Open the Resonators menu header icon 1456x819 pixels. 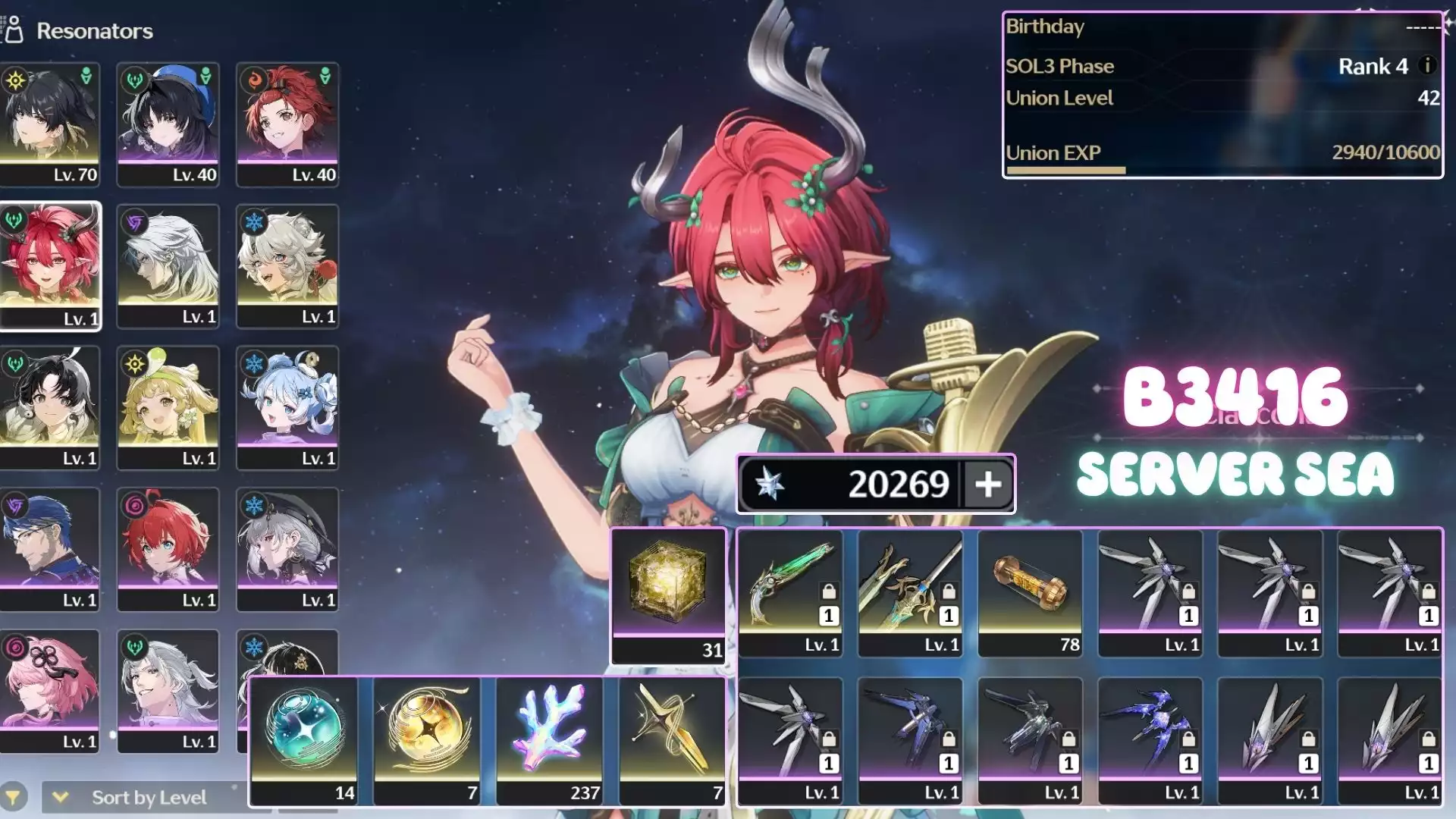coord(14,30)
